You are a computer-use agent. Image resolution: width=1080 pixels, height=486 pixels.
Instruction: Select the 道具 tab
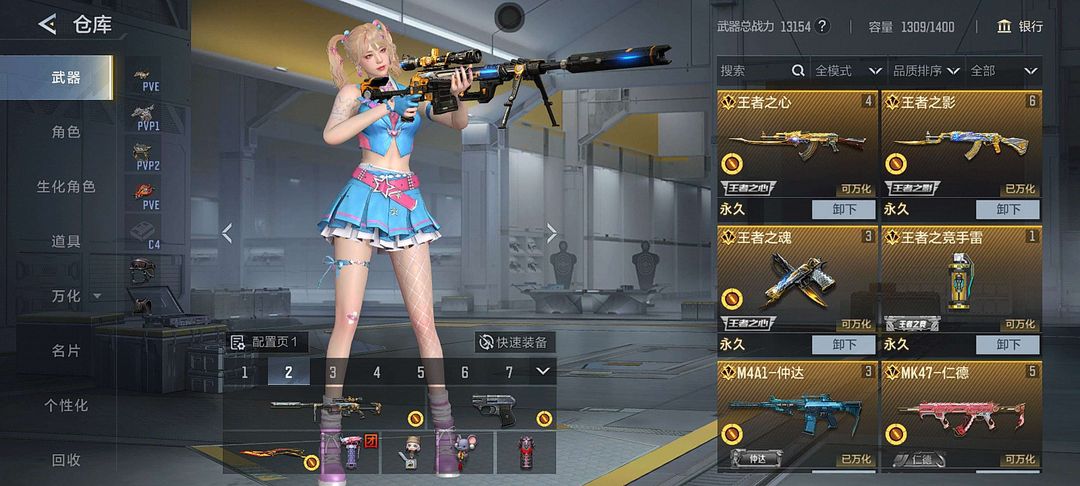pyautogui.click(x=66, y=241)
